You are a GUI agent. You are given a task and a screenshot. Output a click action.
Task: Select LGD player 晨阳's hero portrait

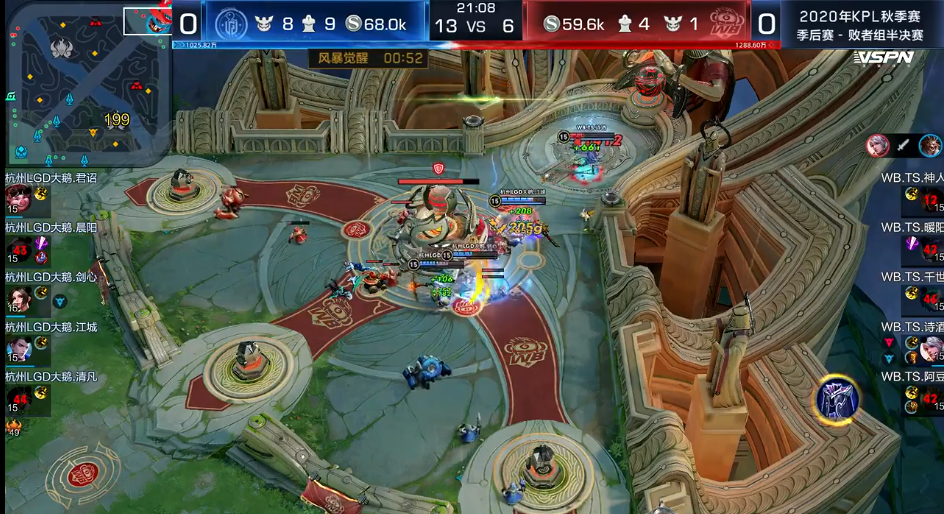17,248
